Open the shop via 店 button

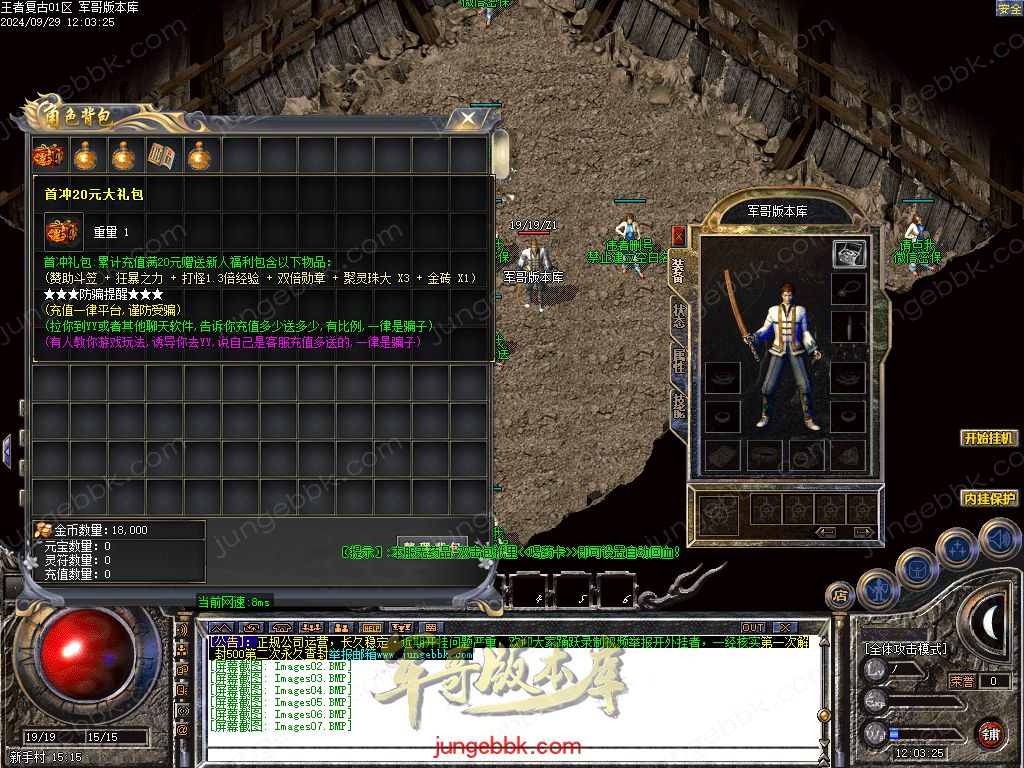point(840,596)
